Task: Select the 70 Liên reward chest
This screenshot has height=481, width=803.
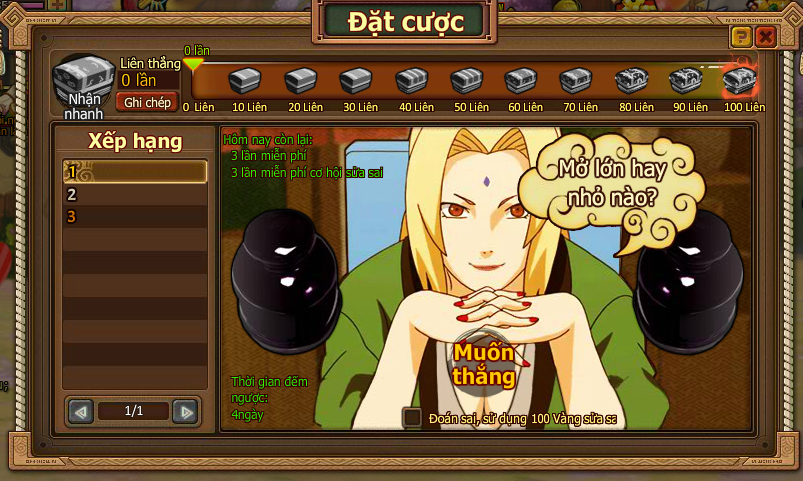Action: click(575, 80)
